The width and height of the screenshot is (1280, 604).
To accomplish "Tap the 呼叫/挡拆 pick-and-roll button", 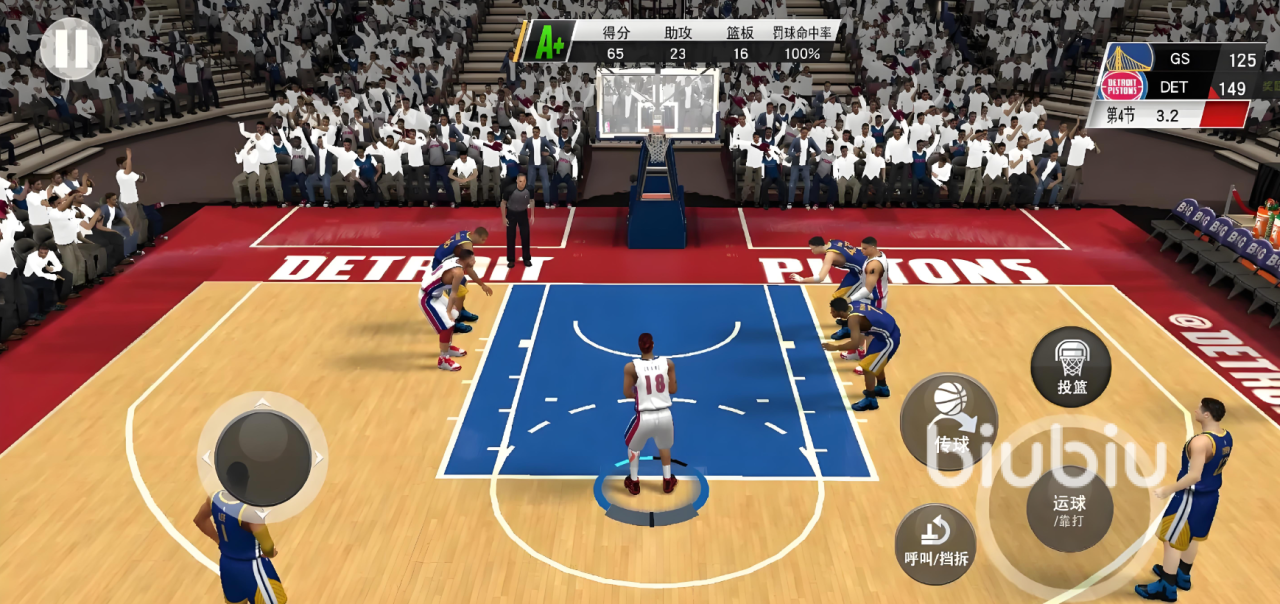I will [935, 544].
